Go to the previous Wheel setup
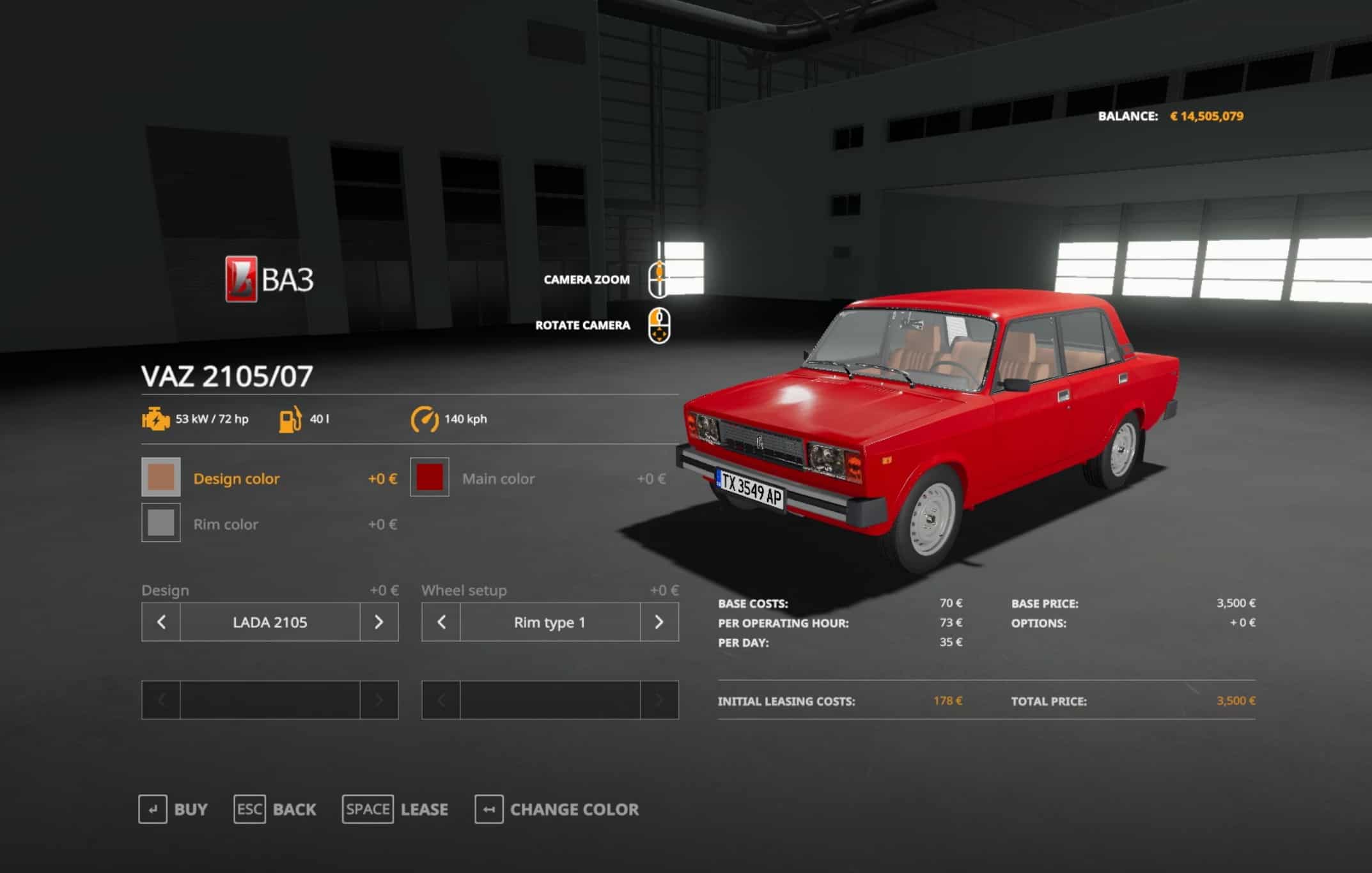The height and width of the screenshot is (873, 1372). pos(441,622)
